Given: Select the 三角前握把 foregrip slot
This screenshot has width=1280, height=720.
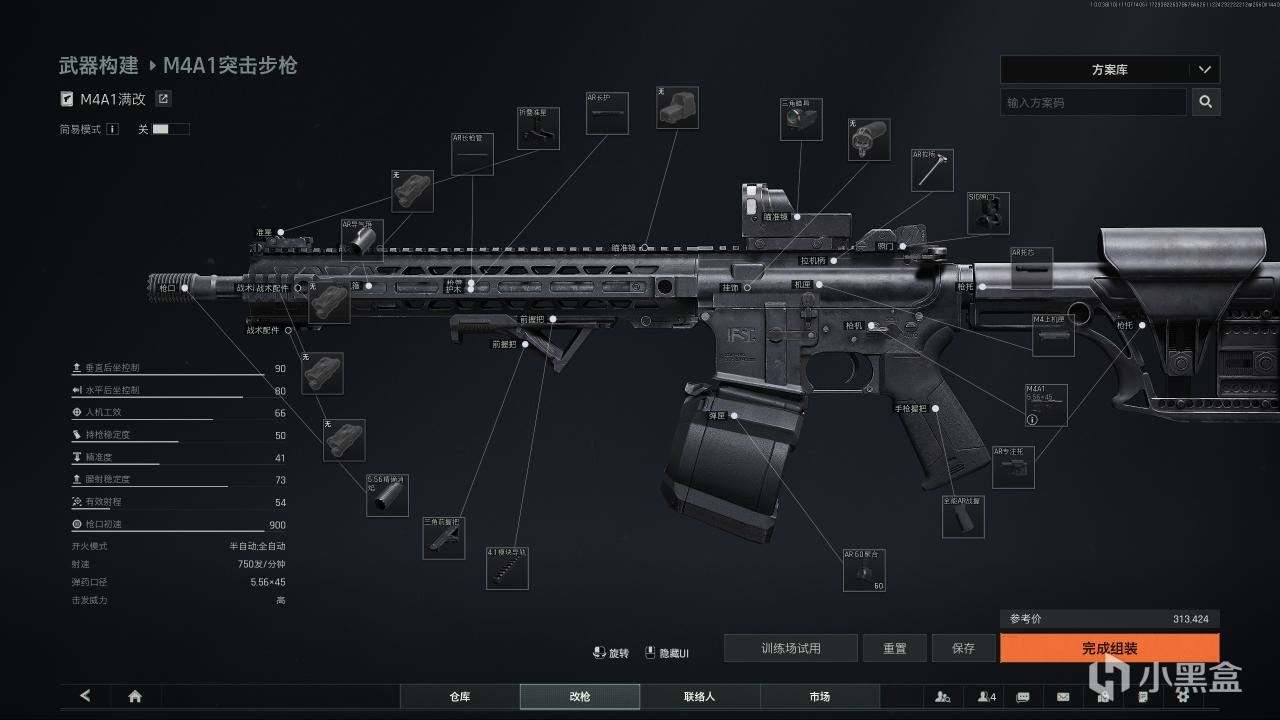Looking at the screenshot, I should [x=444, y=537].
